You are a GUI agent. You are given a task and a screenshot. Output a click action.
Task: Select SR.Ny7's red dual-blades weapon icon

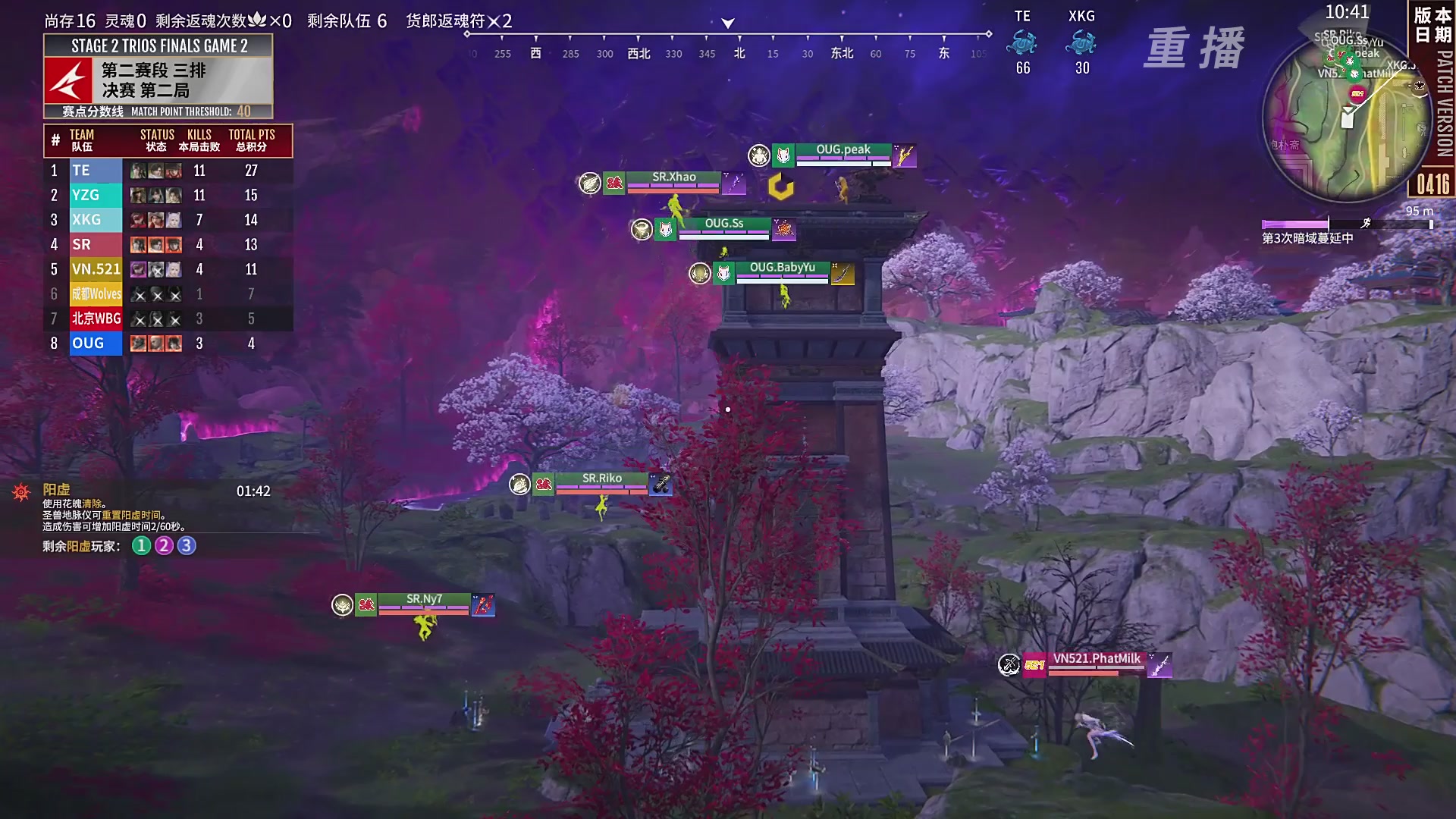[483, 606]
